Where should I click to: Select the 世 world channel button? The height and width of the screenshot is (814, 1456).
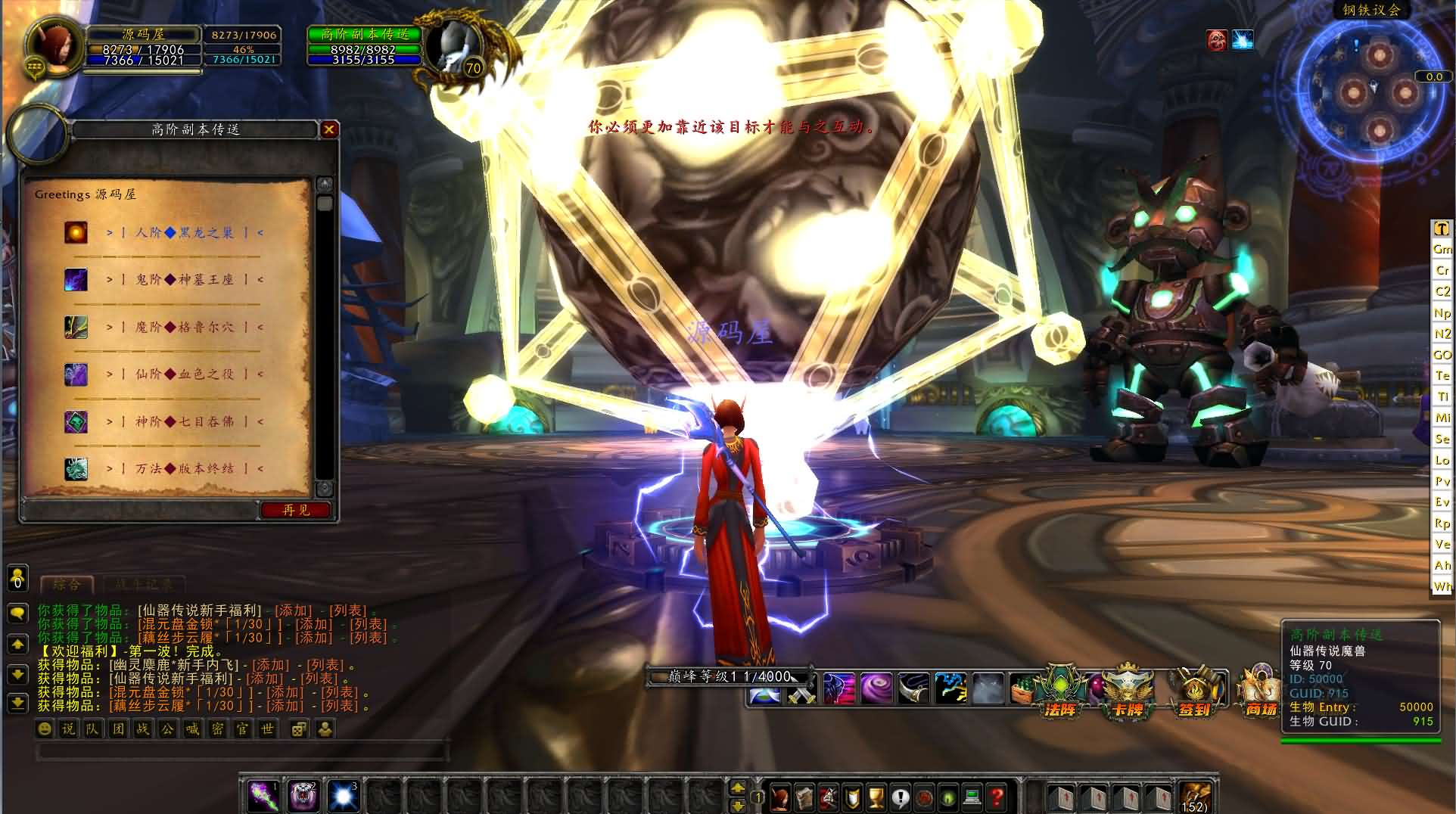(266, 729)
